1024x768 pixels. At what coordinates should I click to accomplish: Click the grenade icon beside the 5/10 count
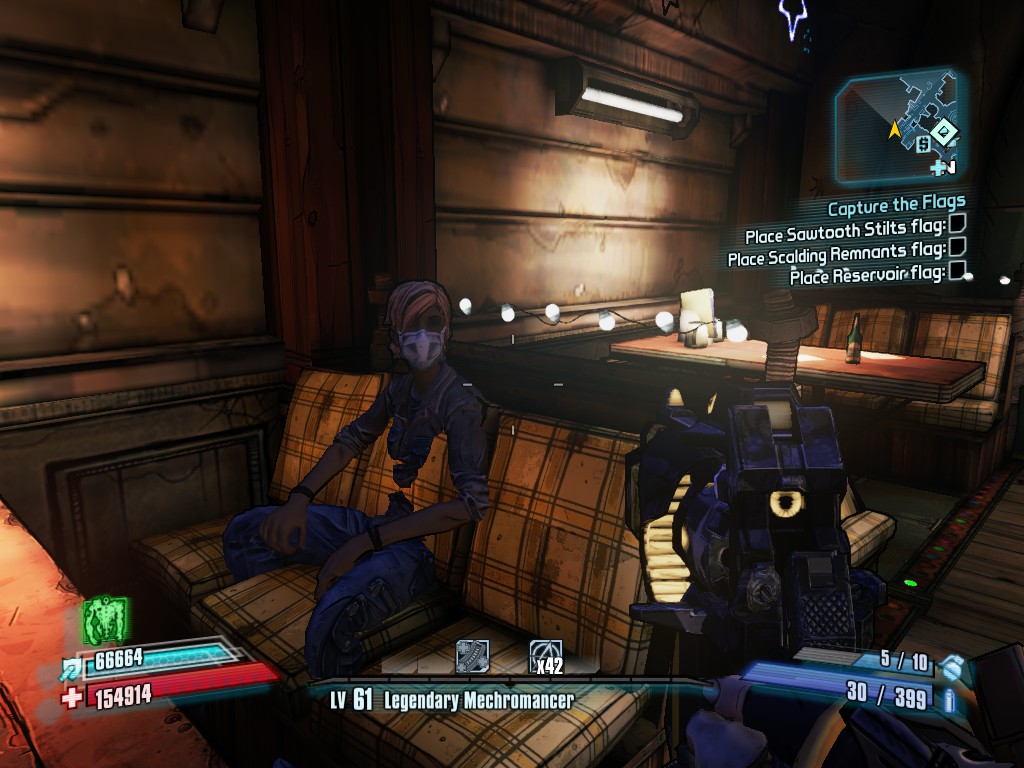point(954,666)
